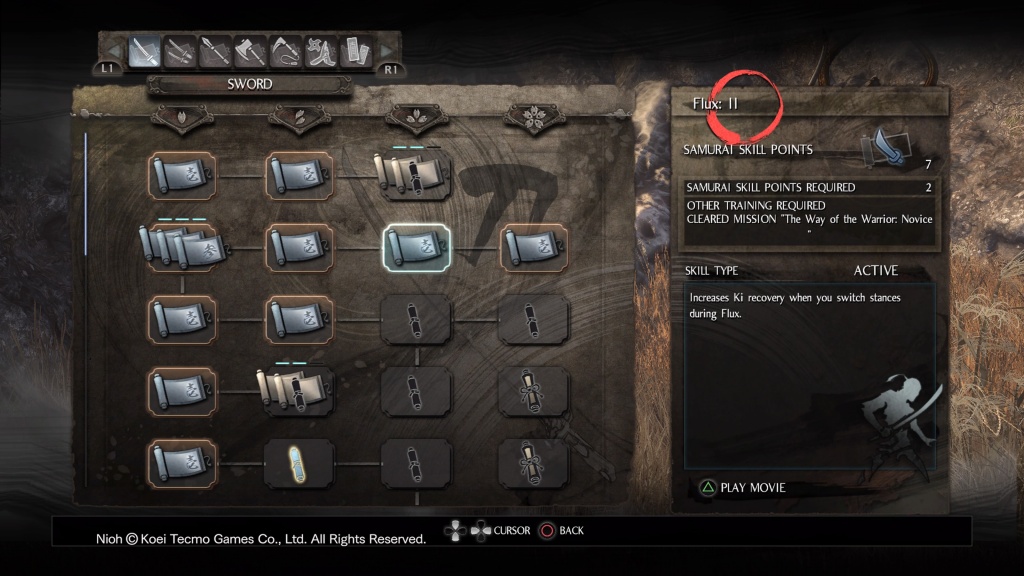Screen dimensions: 1024x576
Task: Choose the Onmyo talisman skill tab
Action: pyautogui.click(x=354, y=49)
